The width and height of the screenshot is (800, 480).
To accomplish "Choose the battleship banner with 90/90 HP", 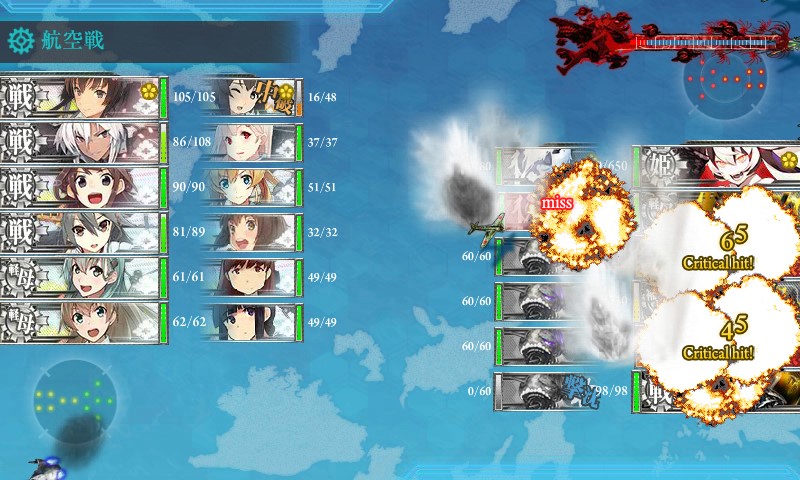I will [82, 187].
